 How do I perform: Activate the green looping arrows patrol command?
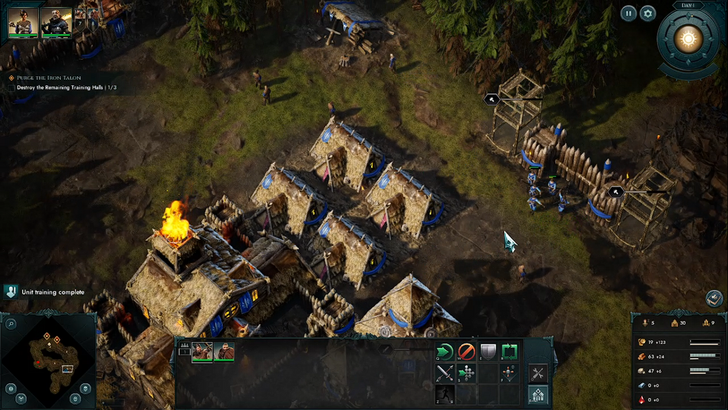[509, 351]
